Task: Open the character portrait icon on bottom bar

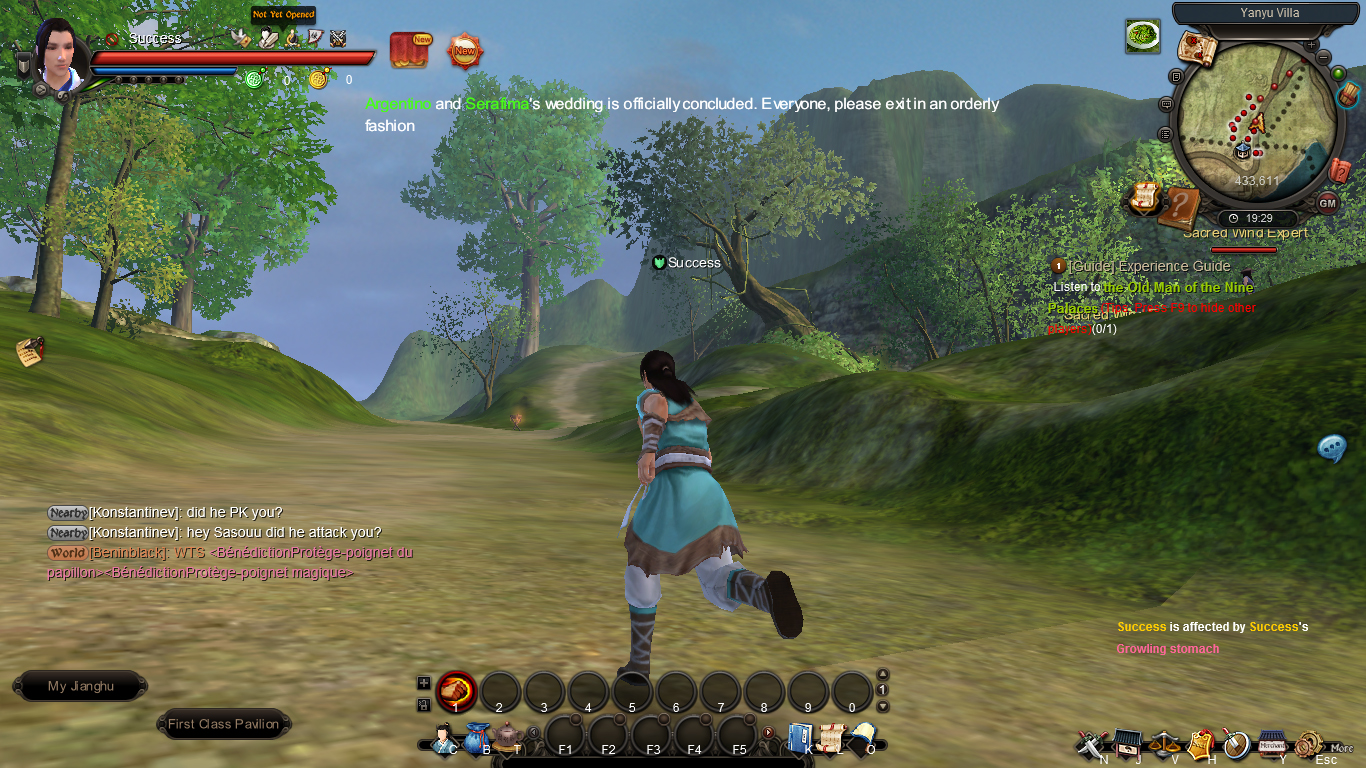Action: (x=443, y=739)
